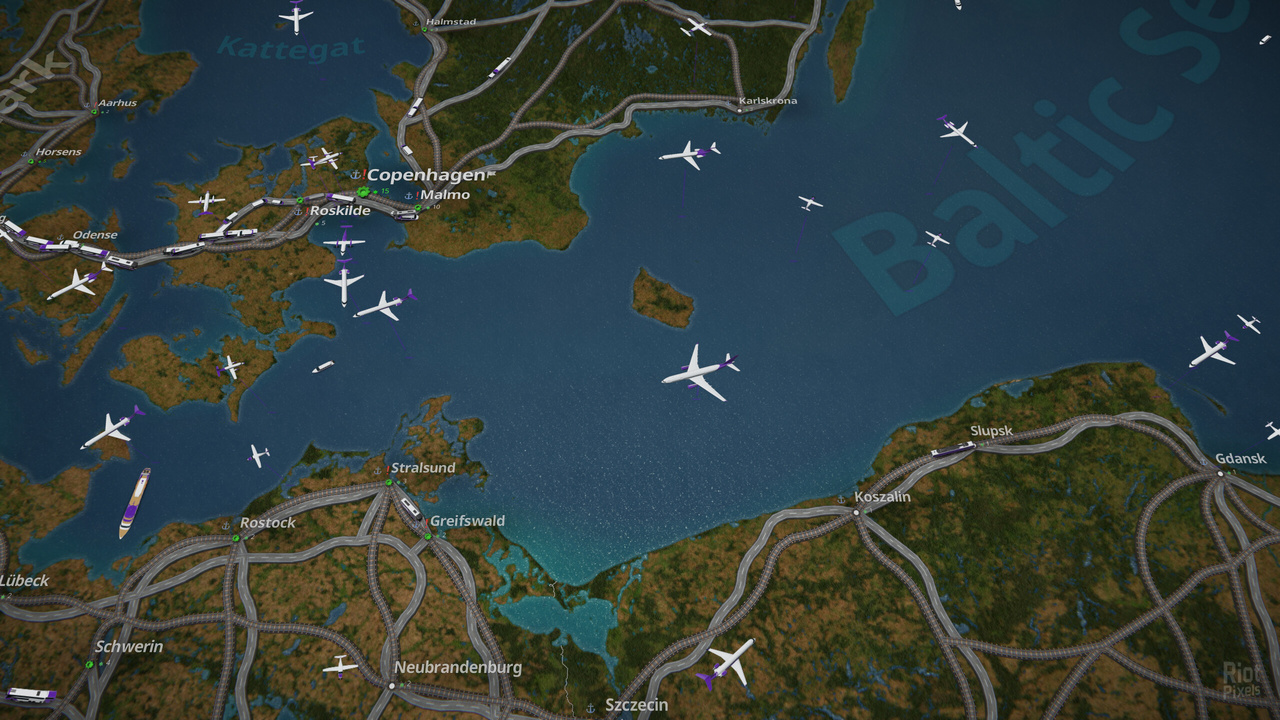Click the Roskilde city label
The image size is (1280, 720).
pyautogui.click(x=340, y=211)
